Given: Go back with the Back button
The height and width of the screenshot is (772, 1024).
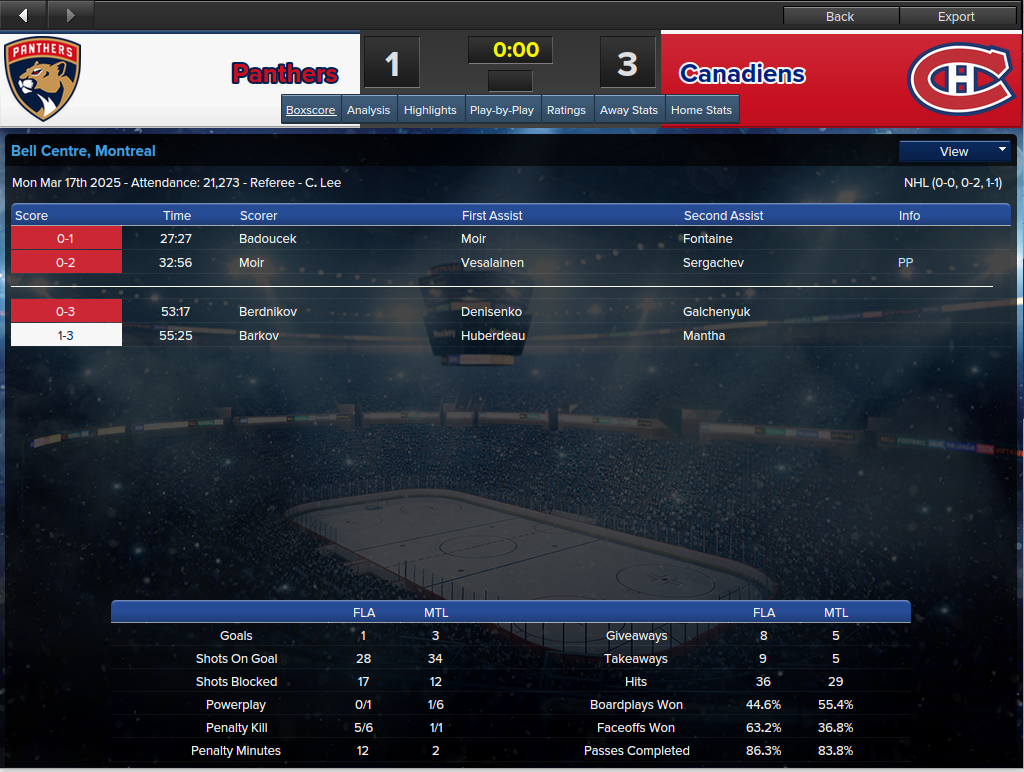Looking at the screenshot, I should click(x=840, y=16).
